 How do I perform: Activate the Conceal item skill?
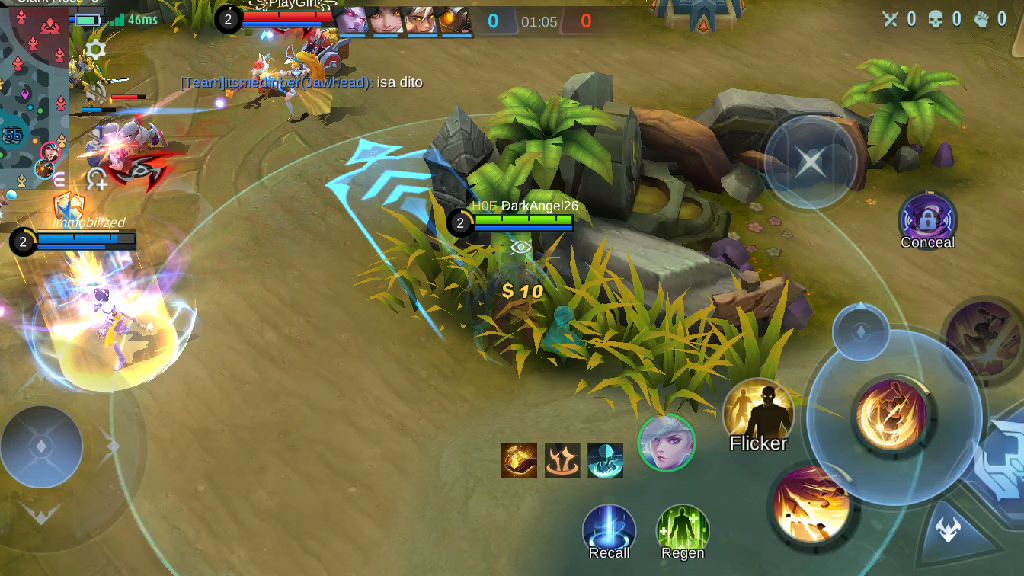927,218
